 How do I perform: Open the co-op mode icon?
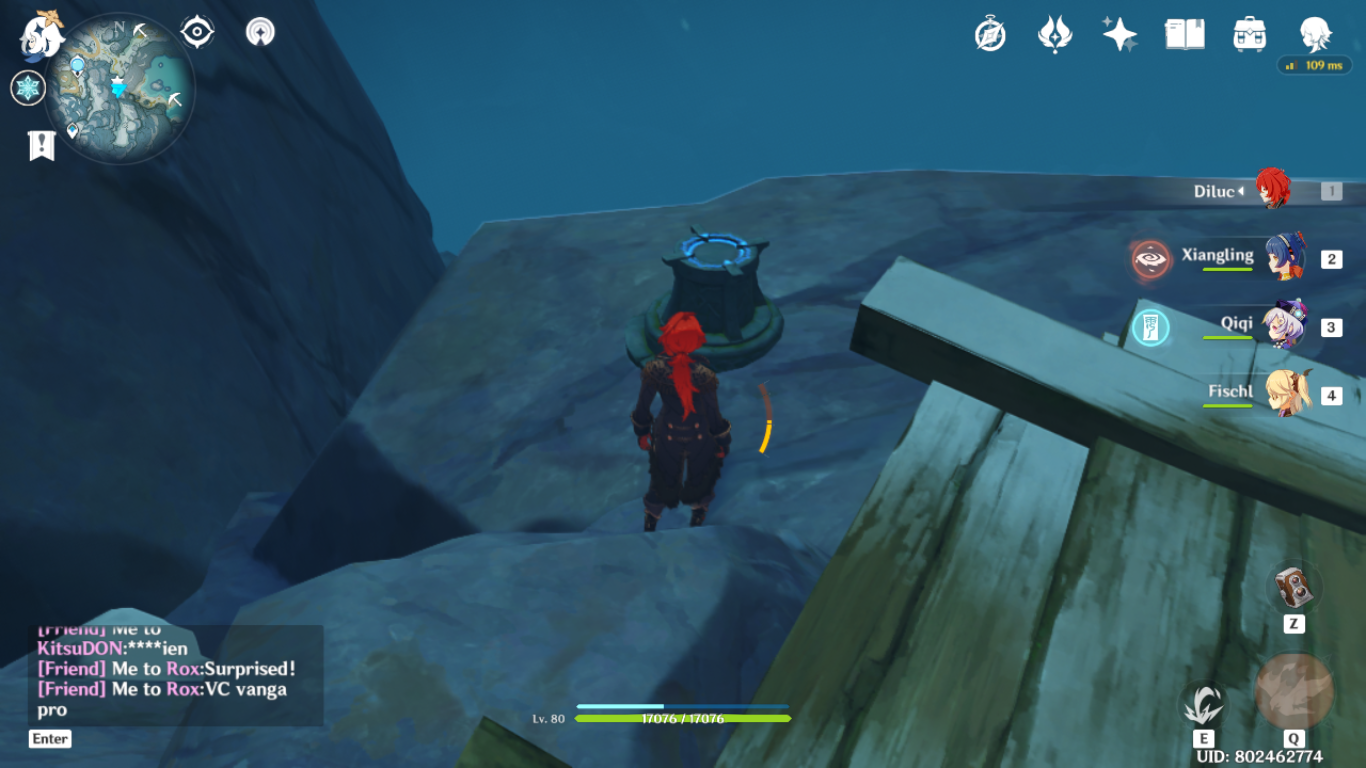click(260, 33)
